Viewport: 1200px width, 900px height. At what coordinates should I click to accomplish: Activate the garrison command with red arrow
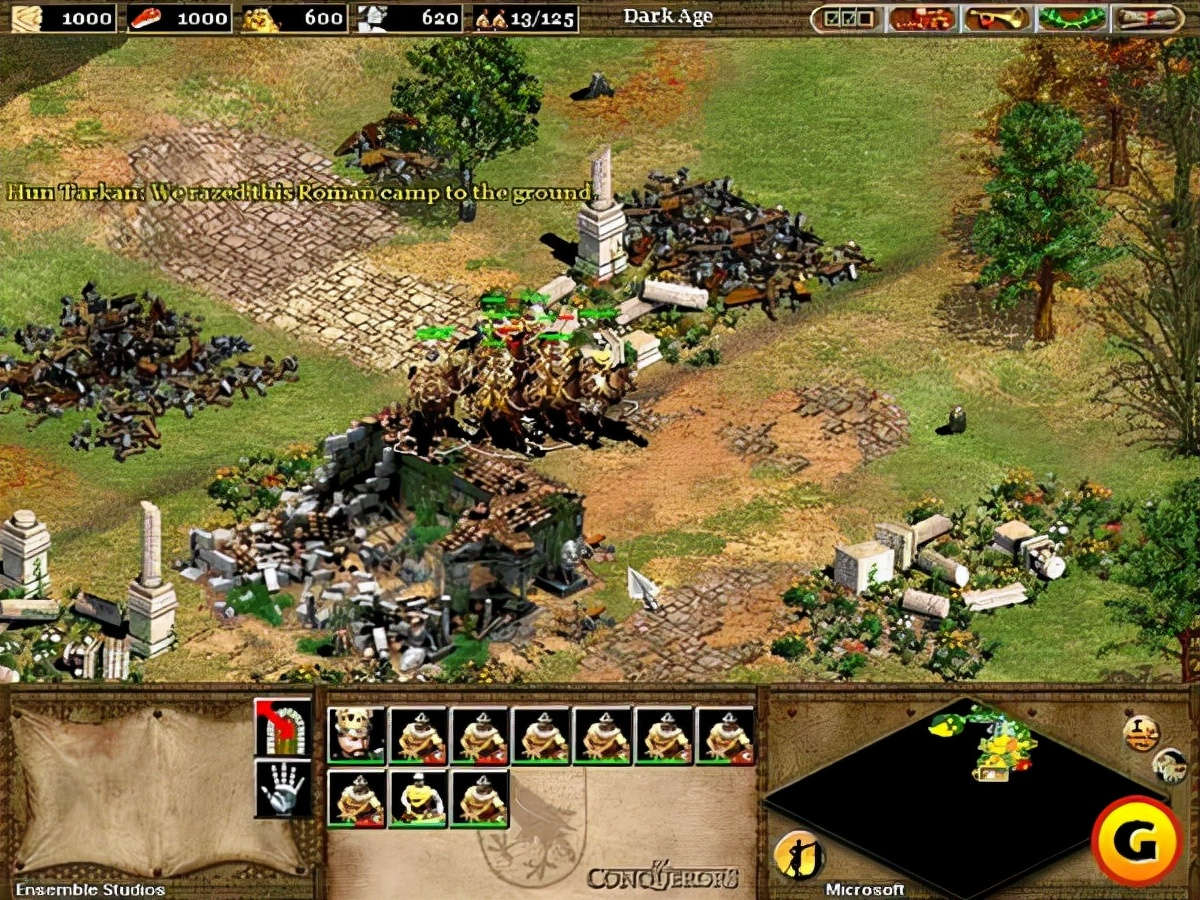[282, 726]
